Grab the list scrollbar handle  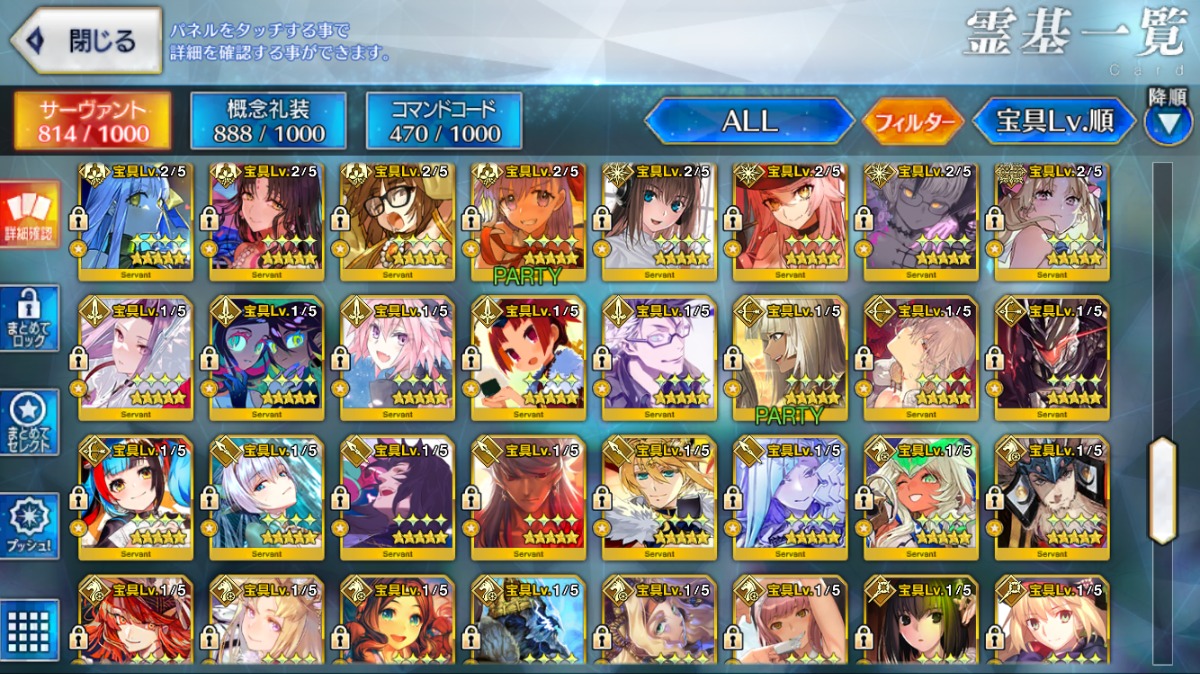pos(1162,490)
